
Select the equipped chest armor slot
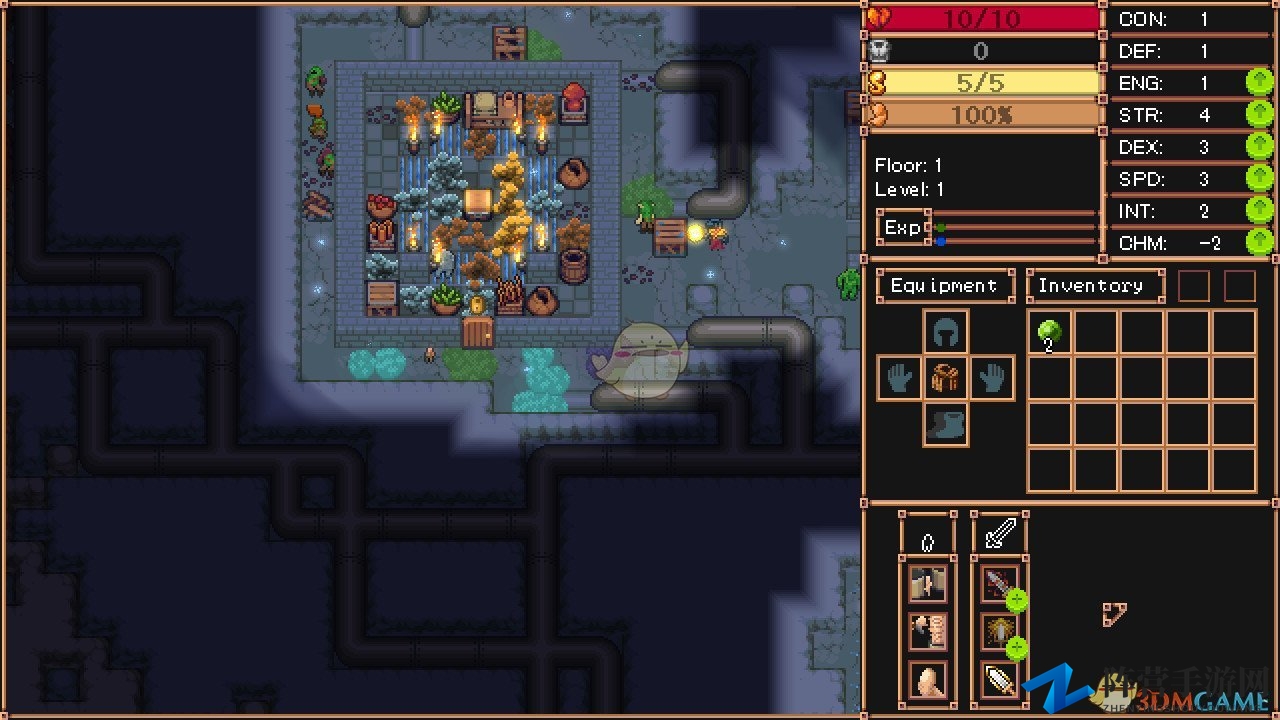[x=945, y=379]
